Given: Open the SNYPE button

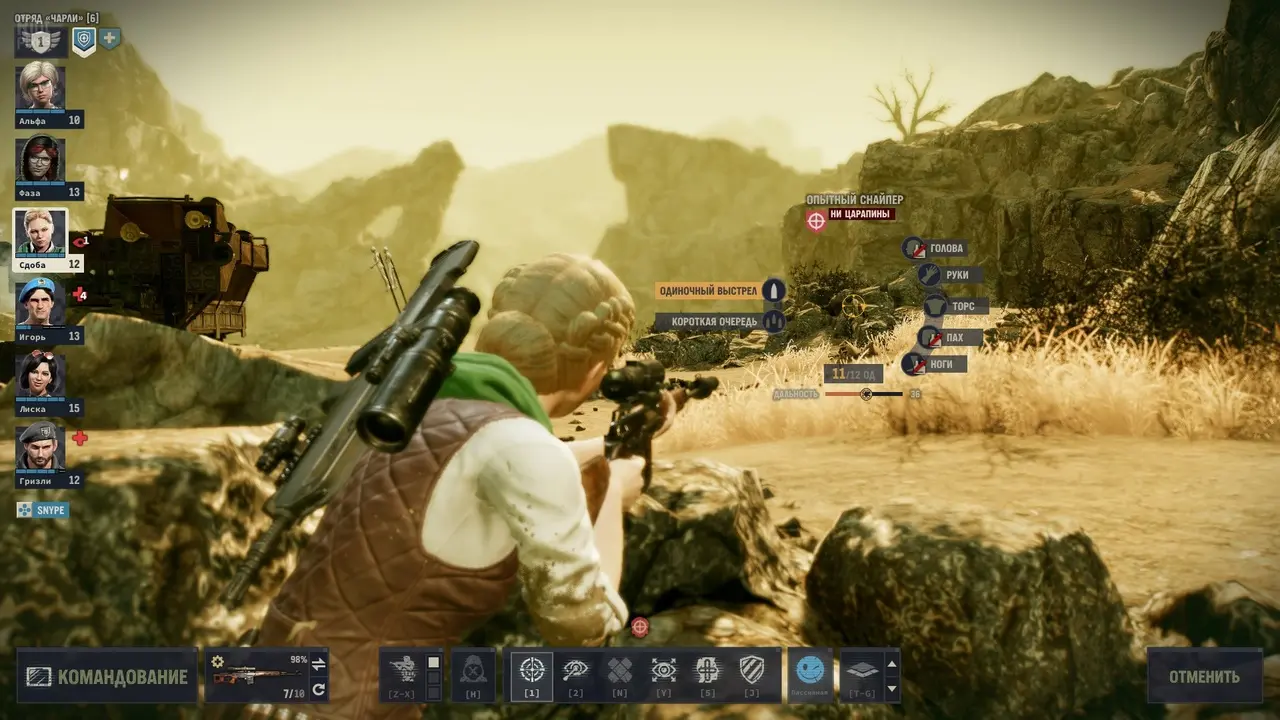Looking at the screenshot, I should pyautogui.click(x=42, y=510).
